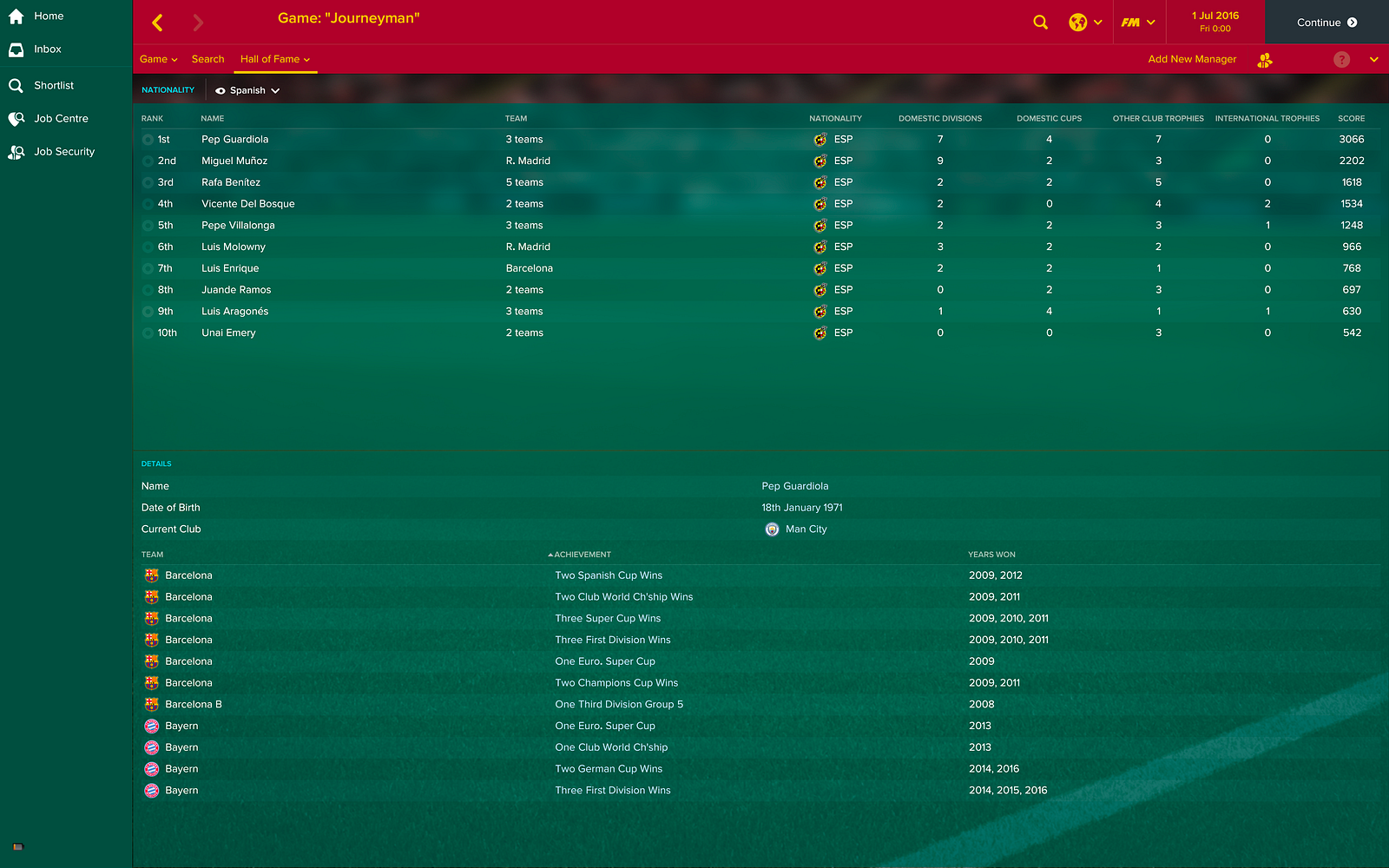The image size is (1389, 868).
Task: Open the Game dropdown menu
Action: [x=158, y=59]
